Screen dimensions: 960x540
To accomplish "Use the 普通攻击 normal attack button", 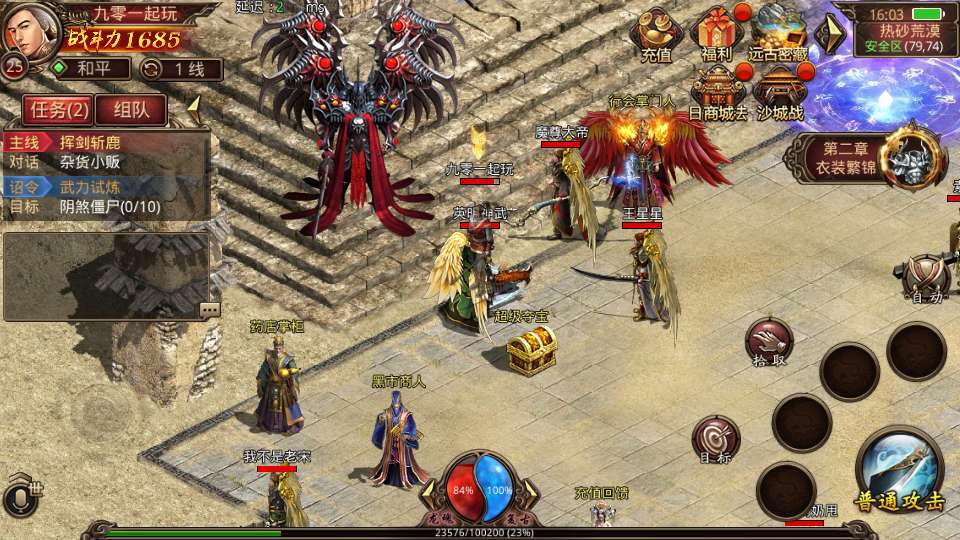I will (899, 470).
